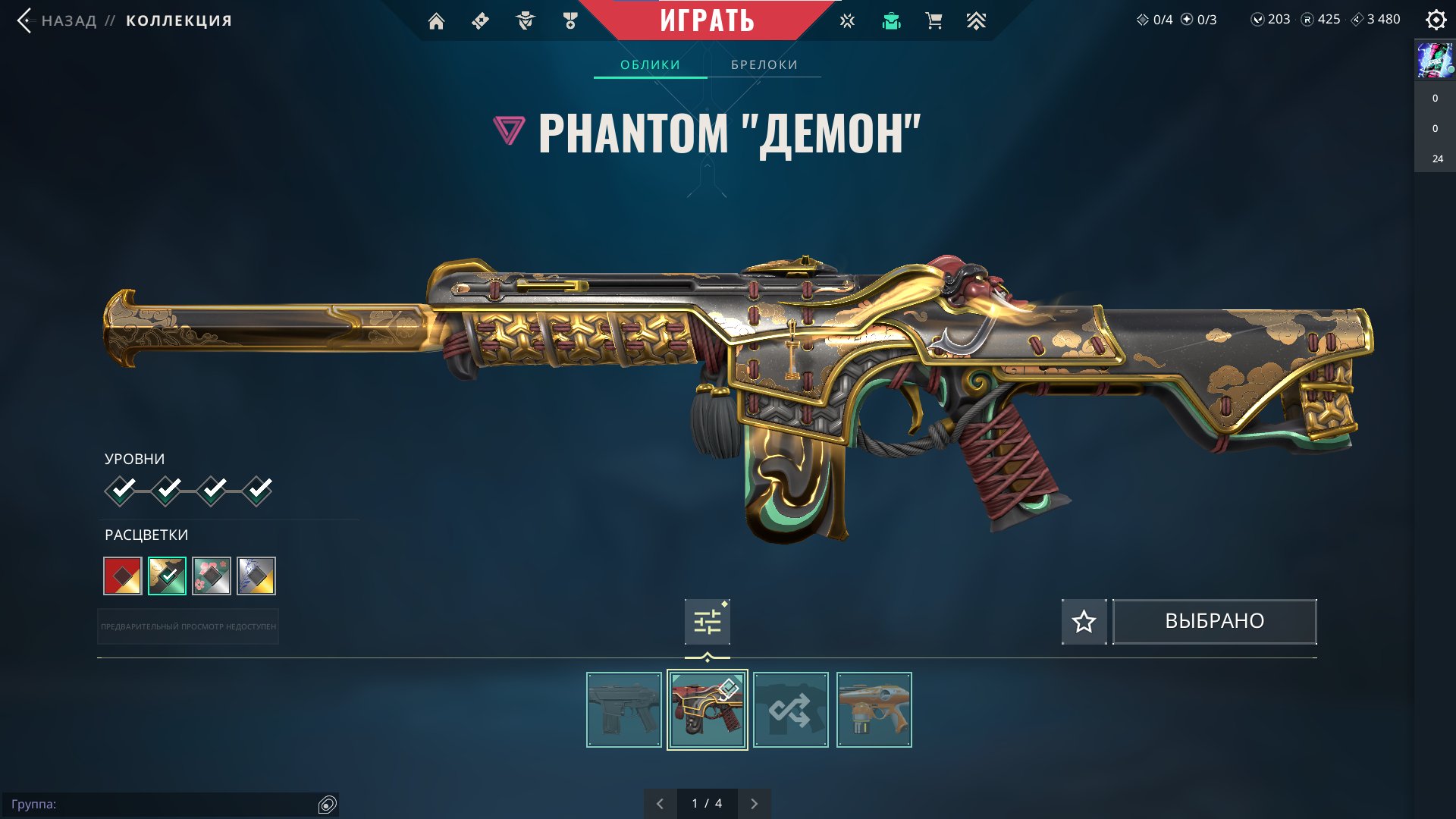
Task: Select the default Phantom skin thumbnail
Action: (x=624, y=710)
